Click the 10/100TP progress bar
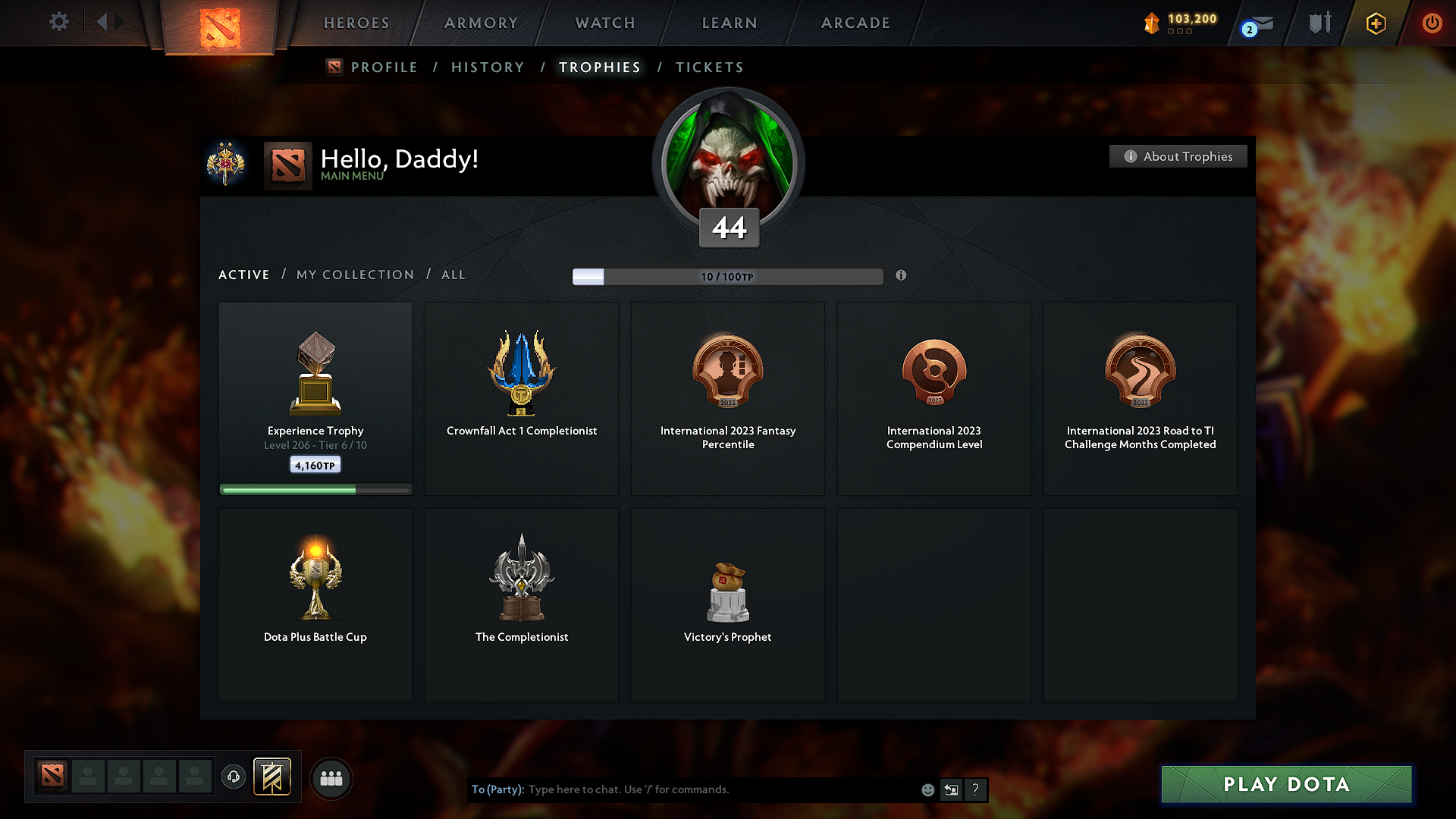The height and width of the screenshot is (819, 1456). tap(728, 277)
